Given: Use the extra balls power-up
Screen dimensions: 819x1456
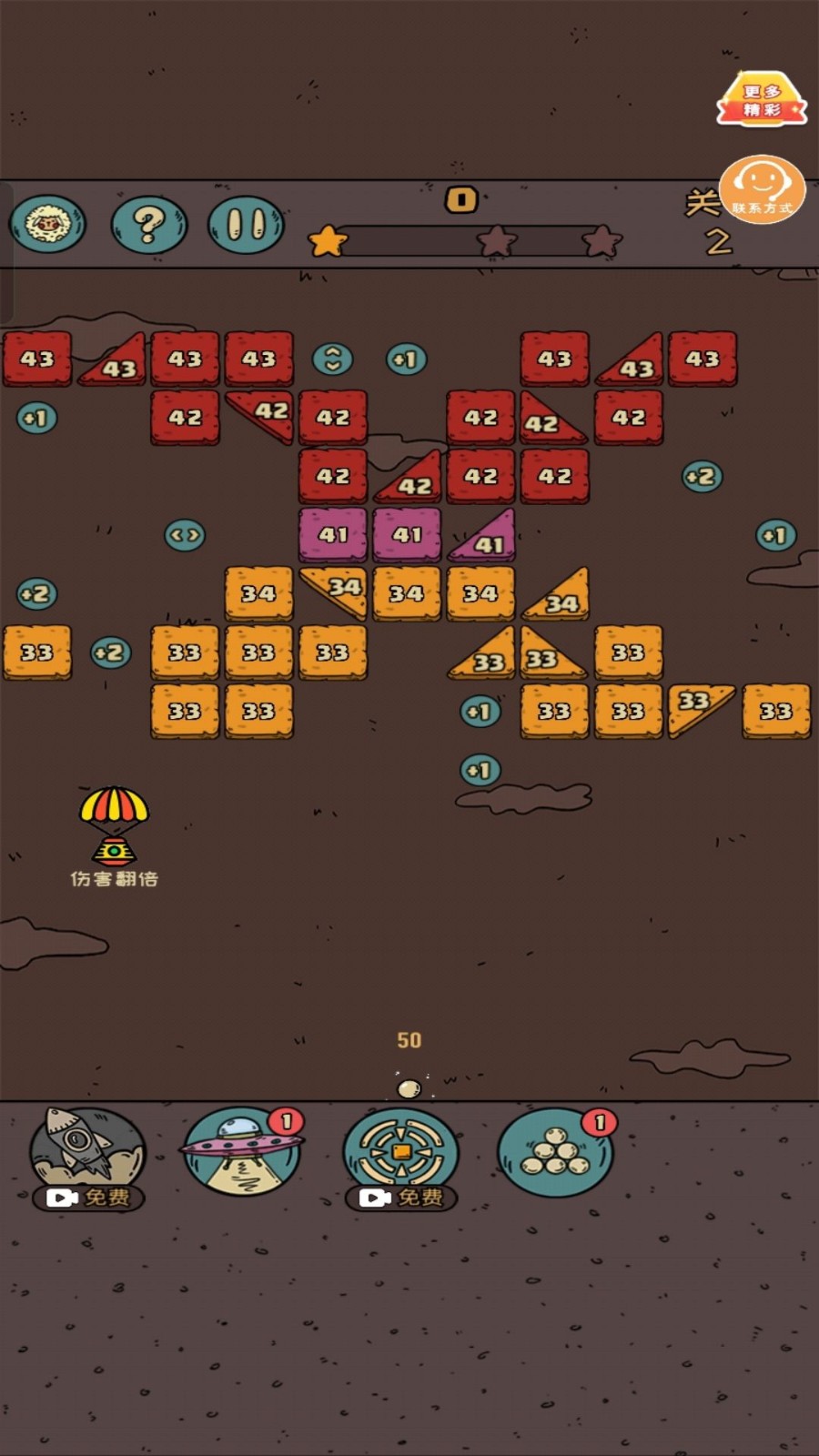Looking at the screenshot, I should [555, 1153].
